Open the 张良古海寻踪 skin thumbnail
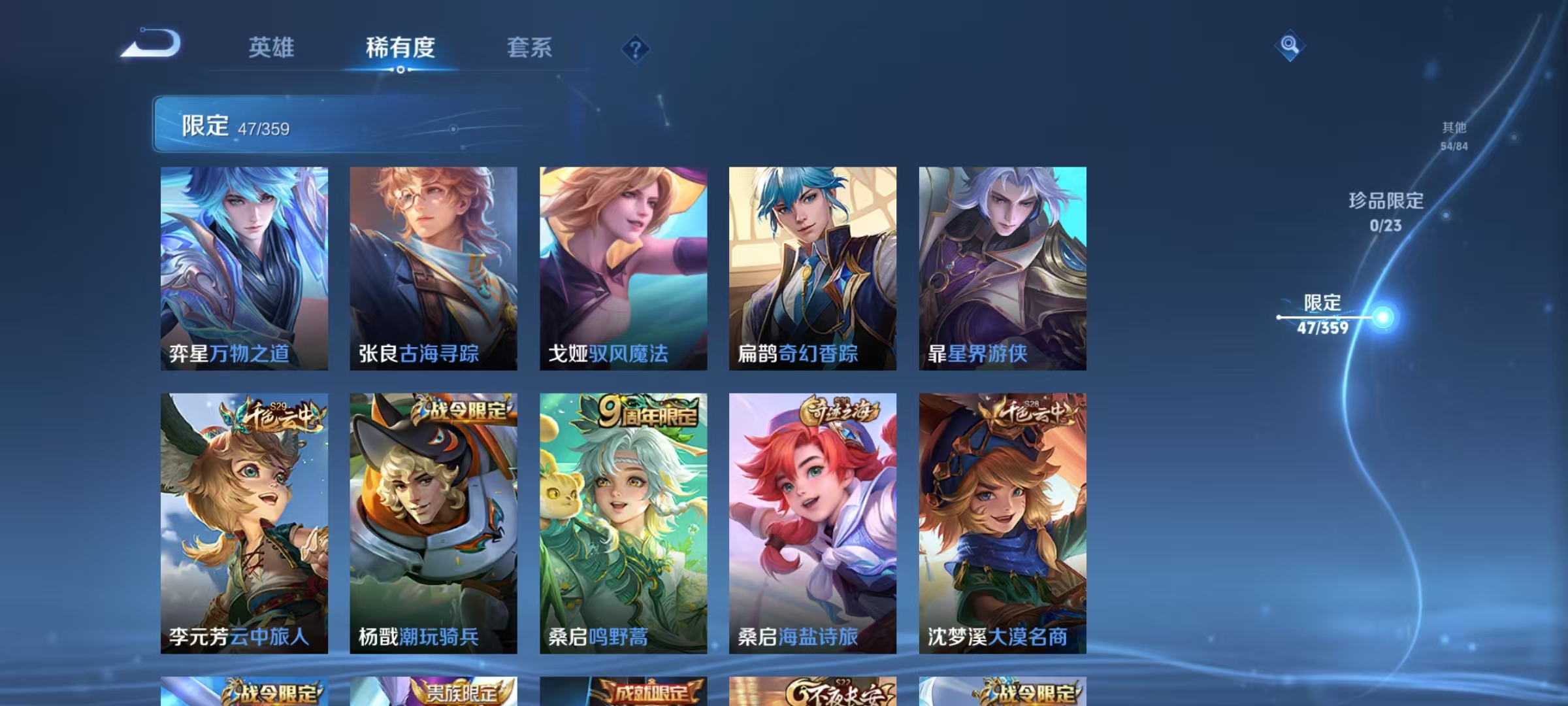Image resolution: width=1568 pixels, height=706 pixels. pyautogui.click(x=433, y=268)
